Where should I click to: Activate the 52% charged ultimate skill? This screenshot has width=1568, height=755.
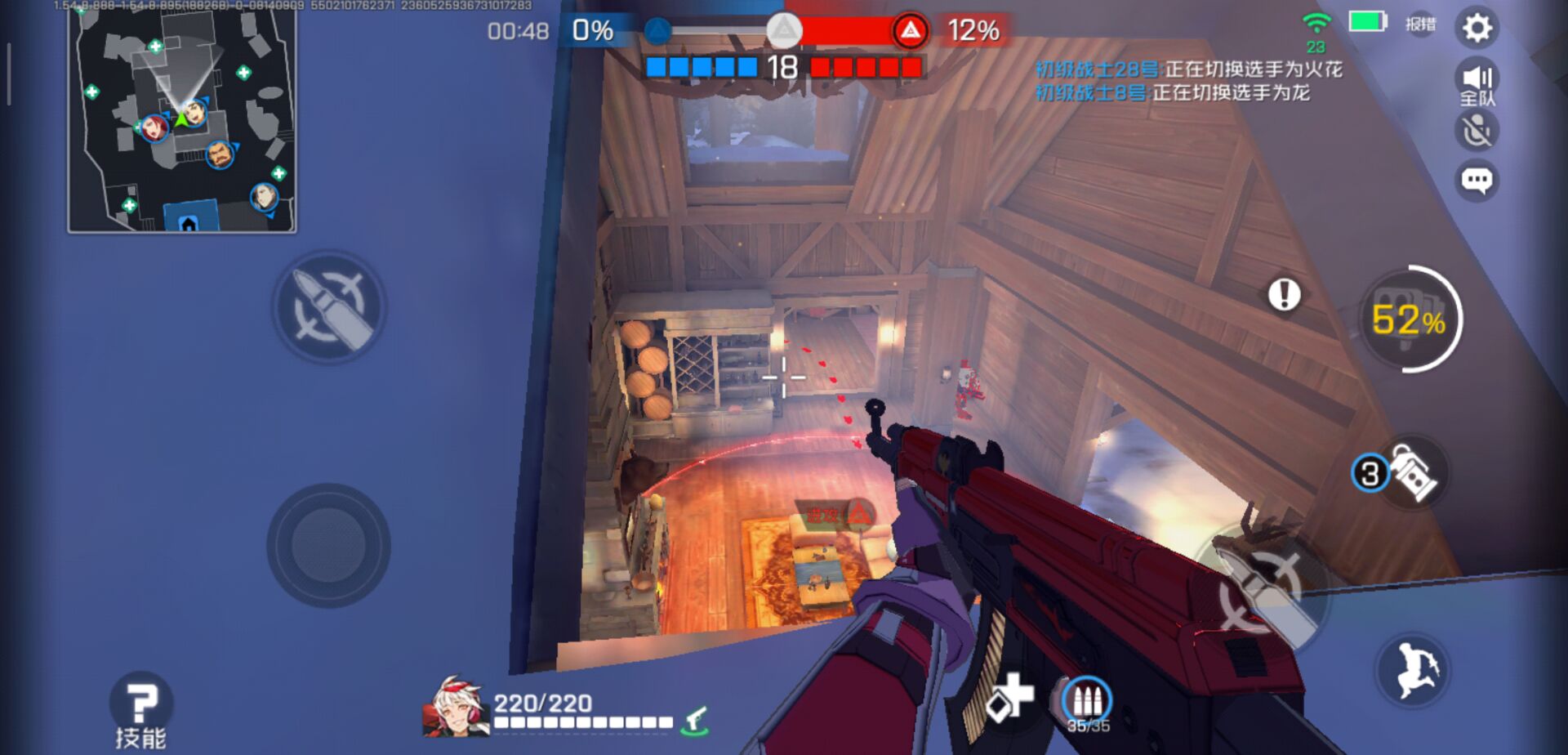tap(1409, 319)
